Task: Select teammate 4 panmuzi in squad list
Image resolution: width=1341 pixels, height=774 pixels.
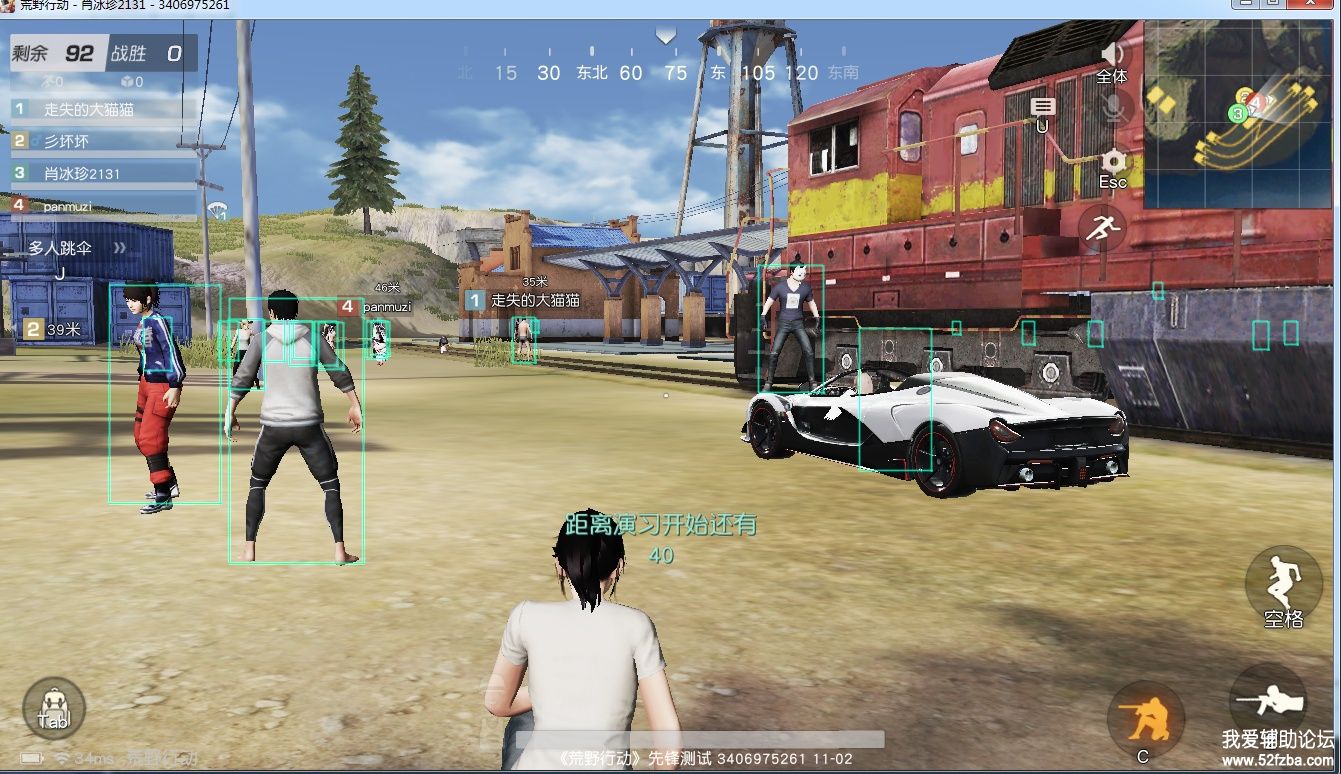Action: pyautogui.click(x=100, y=205)
